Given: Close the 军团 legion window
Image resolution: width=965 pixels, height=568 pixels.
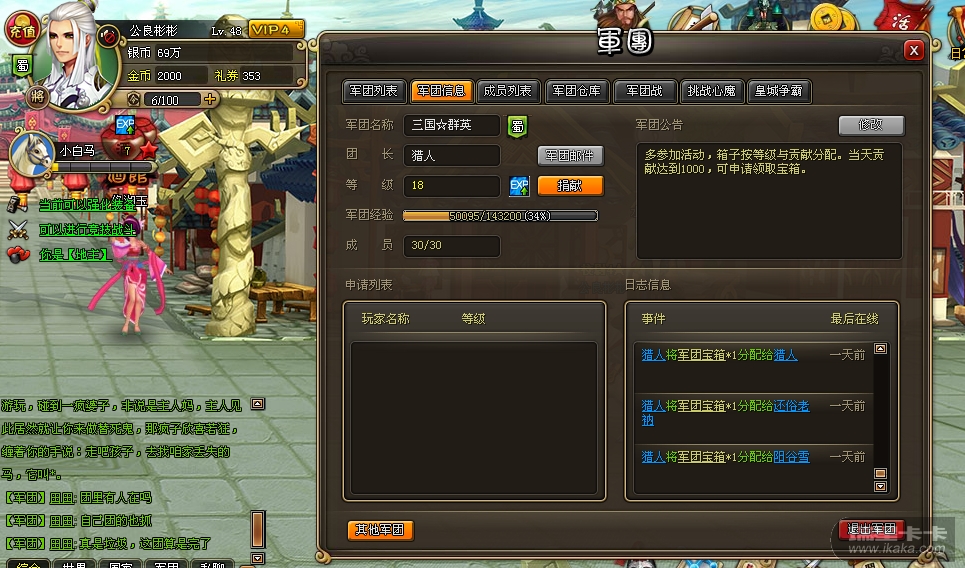Looking at the screenshot, I should click(x=913, y=50).
